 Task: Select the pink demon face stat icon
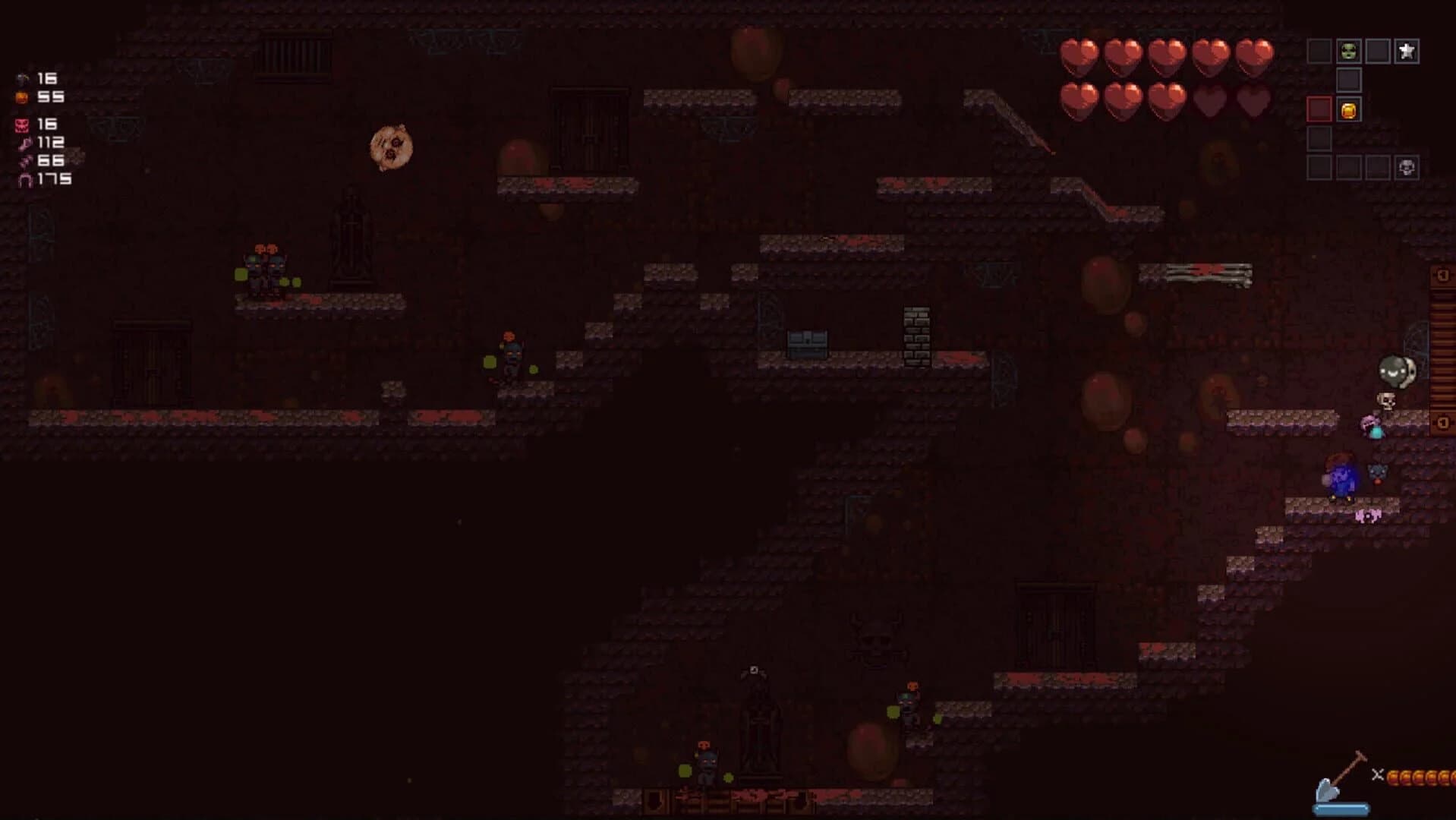coord(21,125)
